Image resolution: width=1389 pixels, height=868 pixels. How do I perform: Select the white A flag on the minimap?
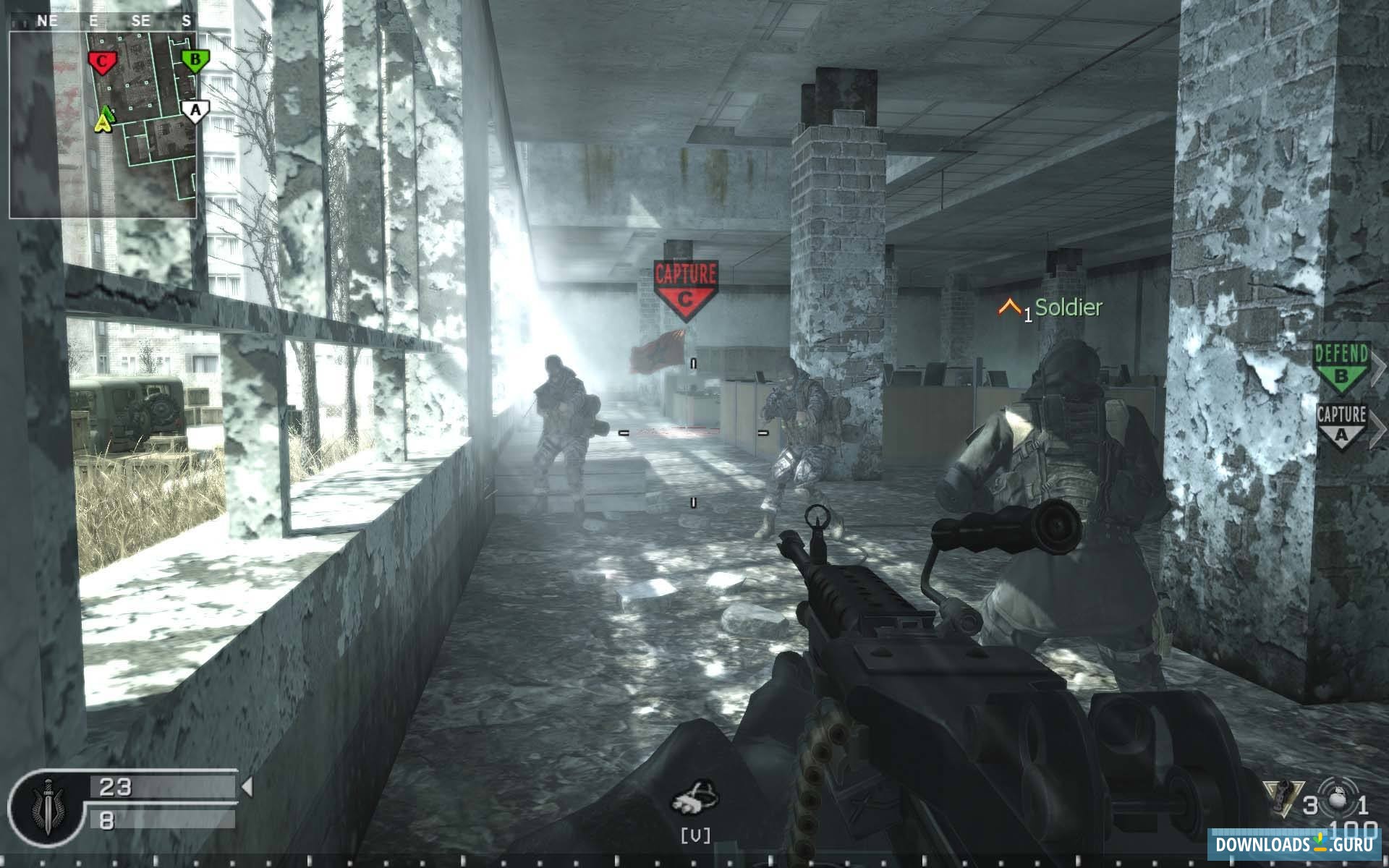tap(194, 111)
